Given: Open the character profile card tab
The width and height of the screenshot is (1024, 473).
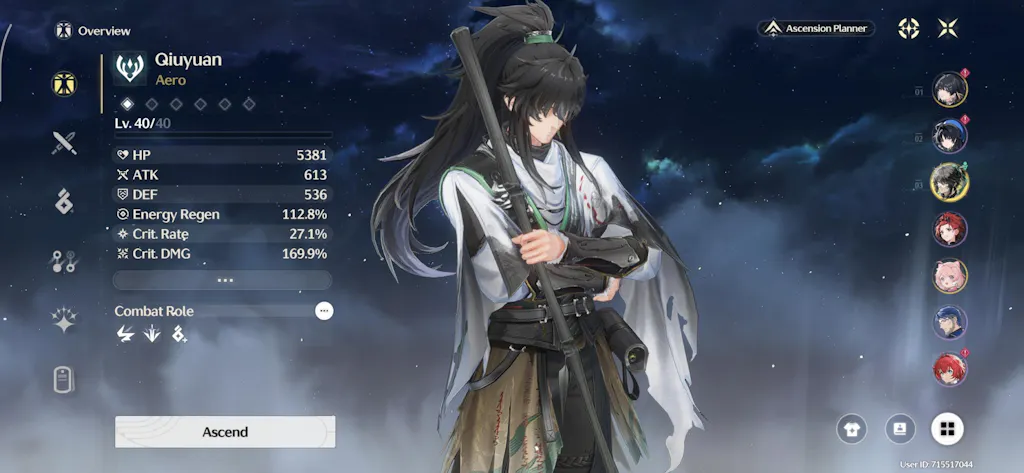Looking at the screenshot, I should click(x=64, y=380).
